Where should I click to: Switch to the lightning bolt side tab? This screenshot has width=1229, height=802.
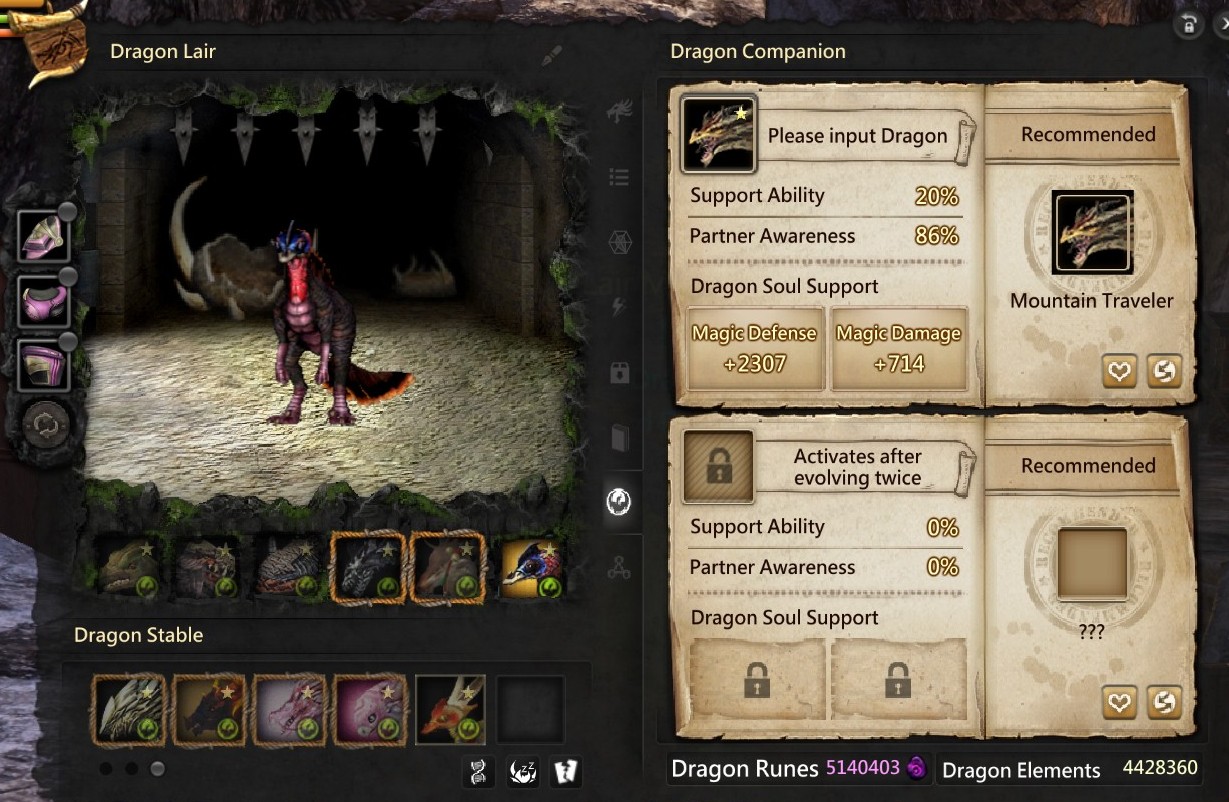[619, 307]
